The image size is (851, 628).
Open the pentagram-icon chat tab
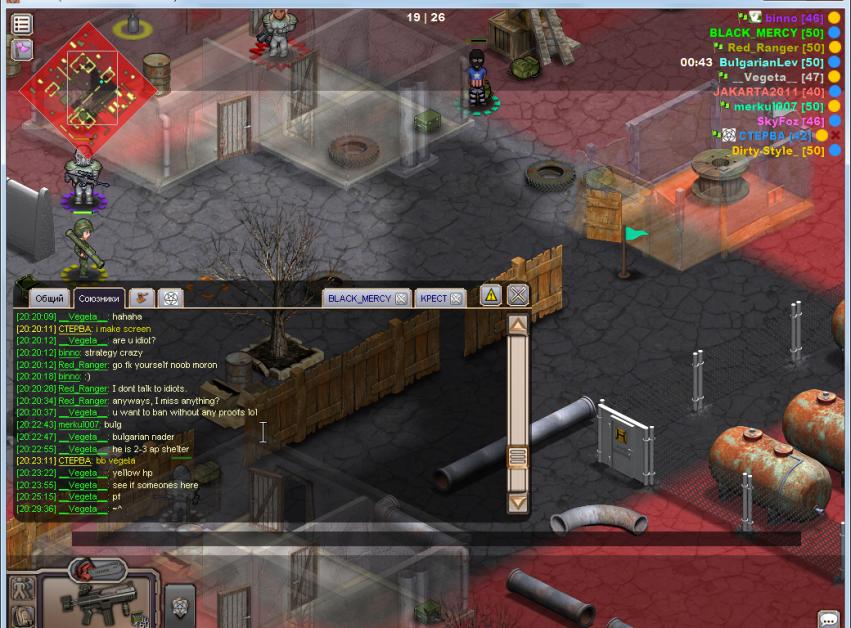171,298
